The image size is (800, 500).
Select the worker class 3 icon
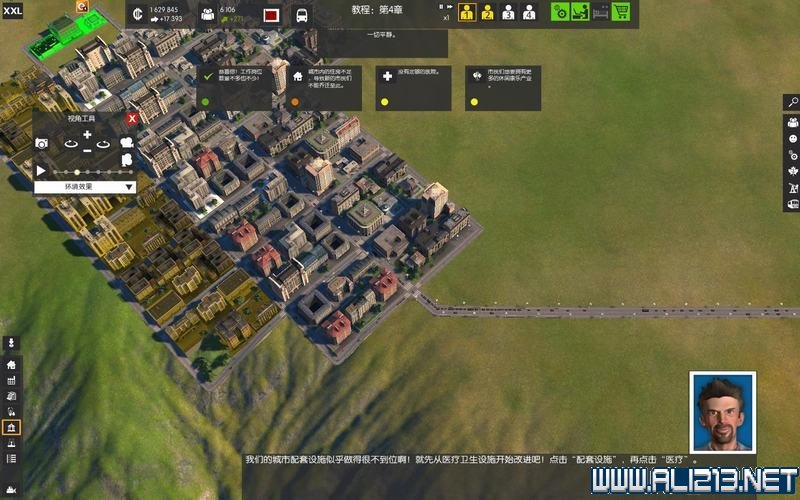pos(508,12)
